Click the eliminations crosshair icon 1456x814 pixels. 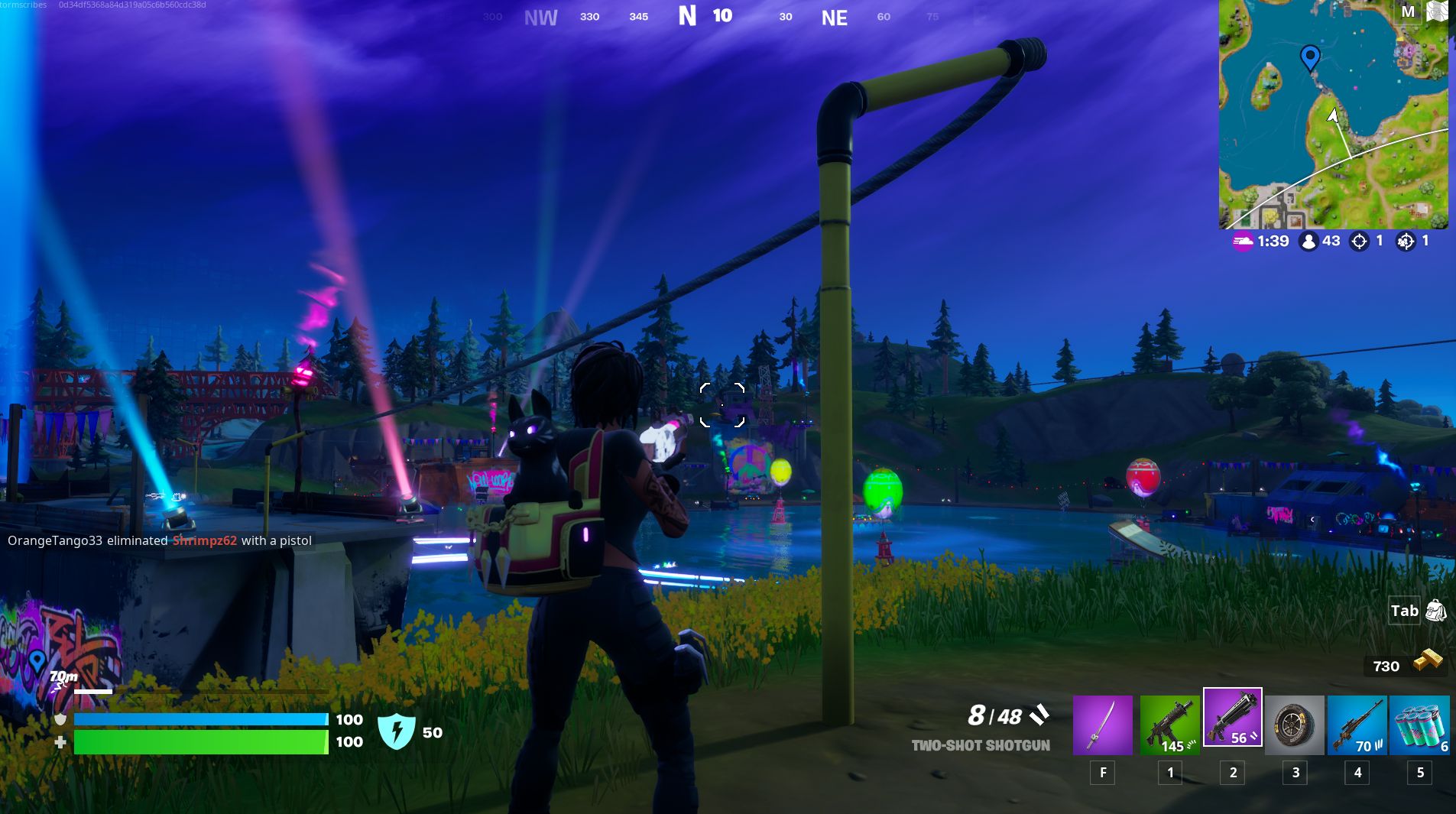[1359, 241]
